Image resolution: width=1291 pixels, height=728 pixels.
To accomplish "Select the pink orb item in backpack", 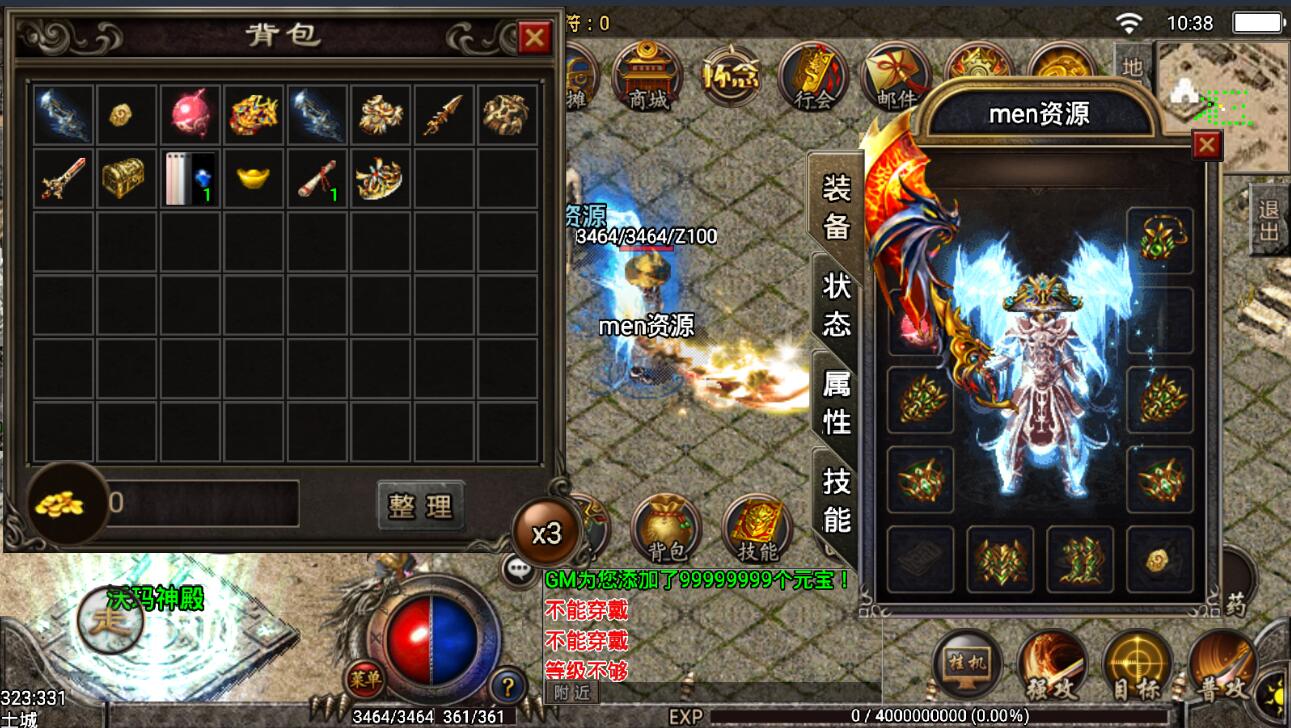I will tap(191, 115).
